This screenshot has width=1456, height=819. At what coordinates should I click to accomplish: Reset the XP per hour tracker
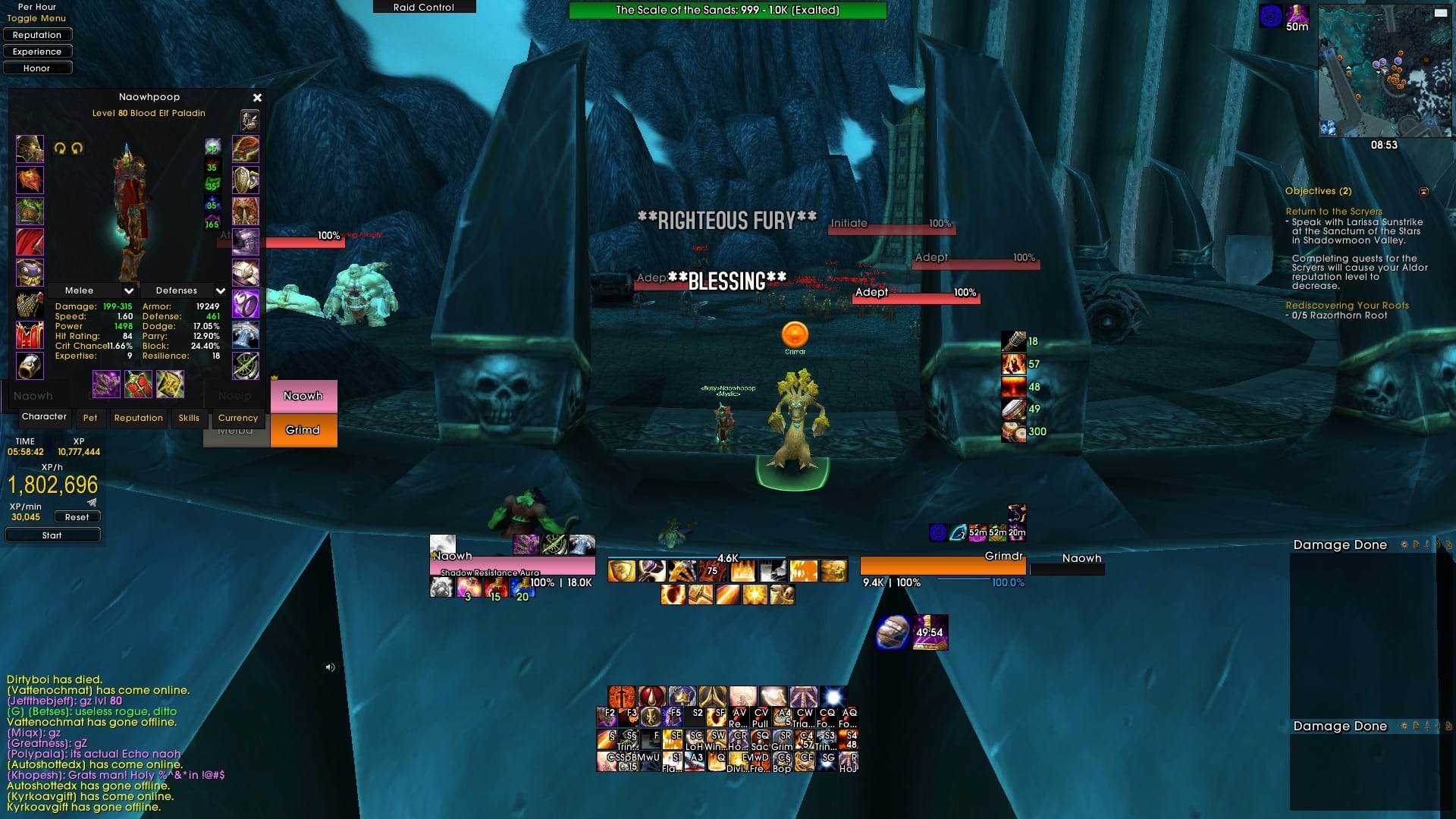point(77,517)
